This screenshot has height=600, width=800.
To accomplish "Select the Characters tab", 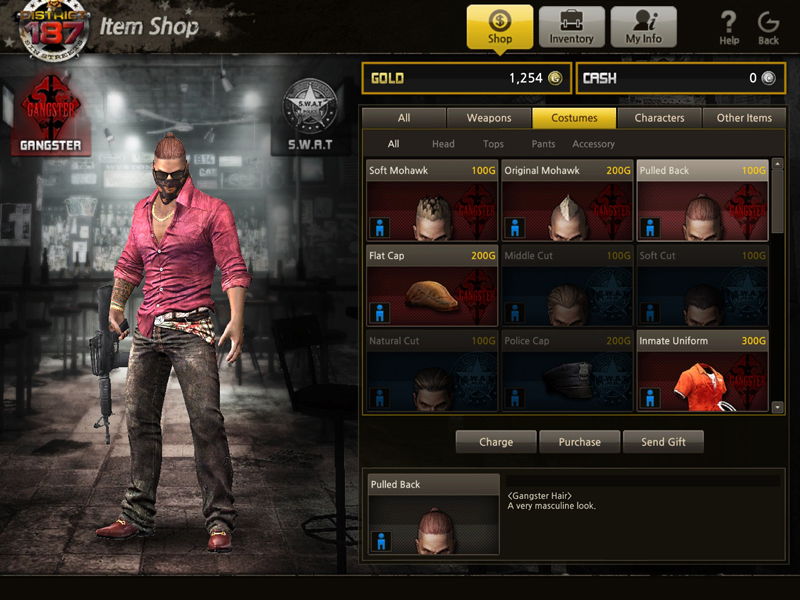I will [x=659, y=118].
